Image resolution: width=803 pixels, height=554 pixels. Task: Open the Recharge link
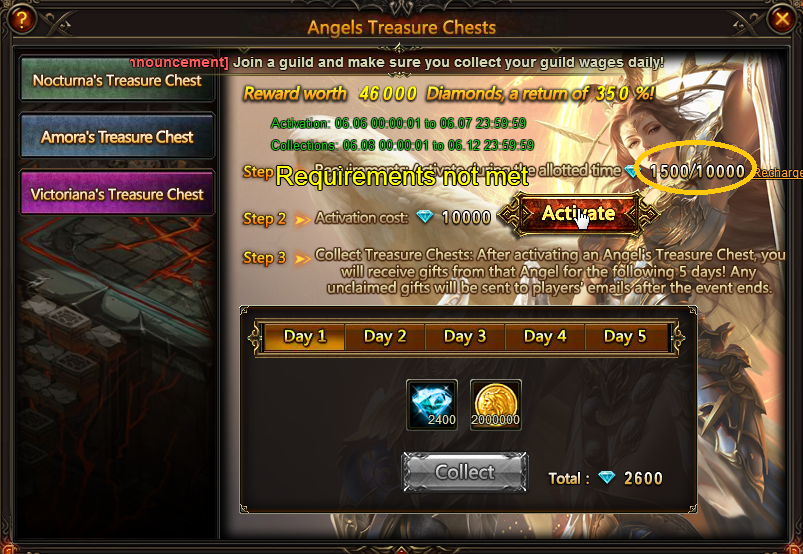pos(778,173)
